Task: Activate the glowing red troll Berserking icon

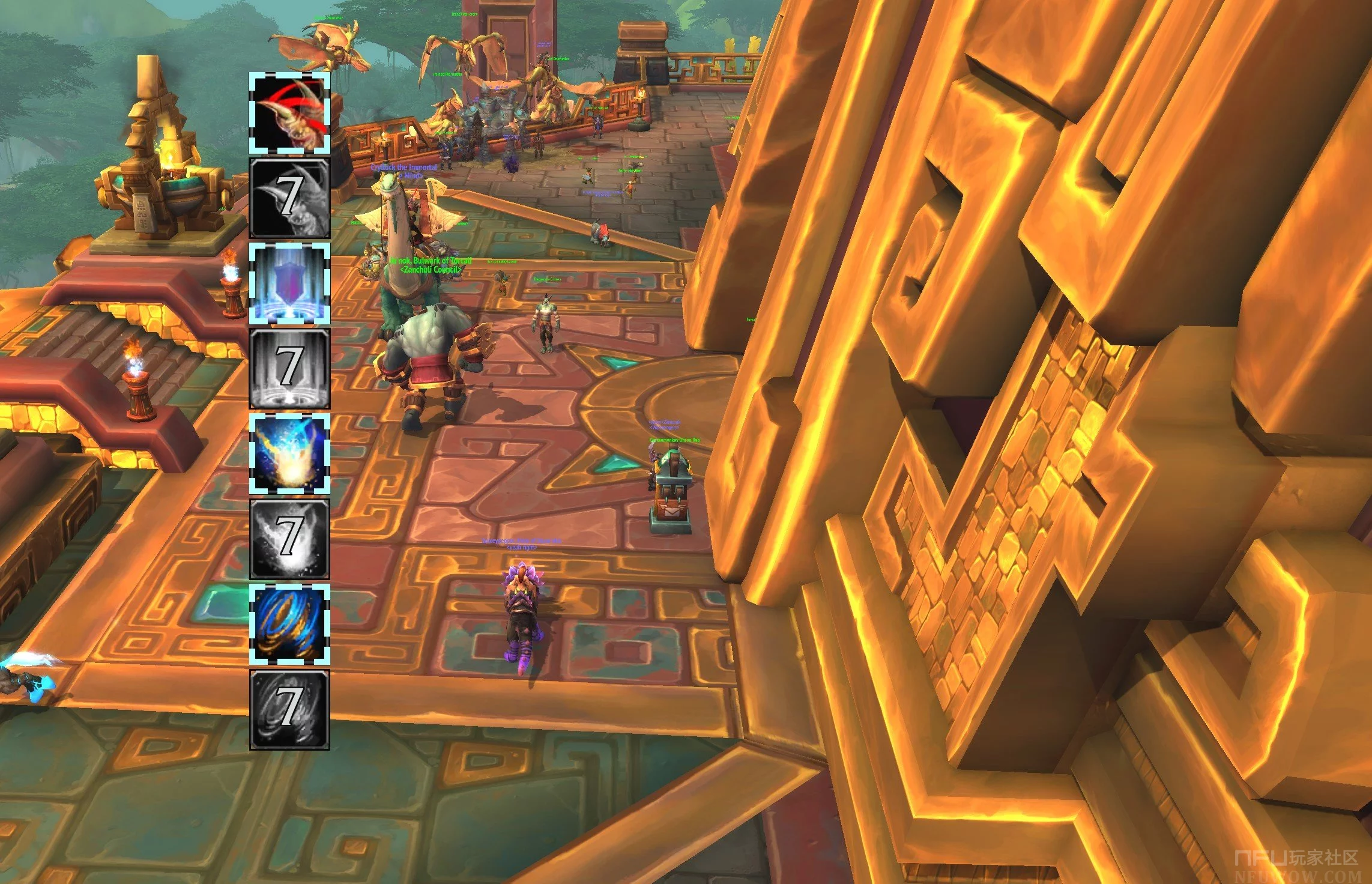Action: click(x=289, y=113)
